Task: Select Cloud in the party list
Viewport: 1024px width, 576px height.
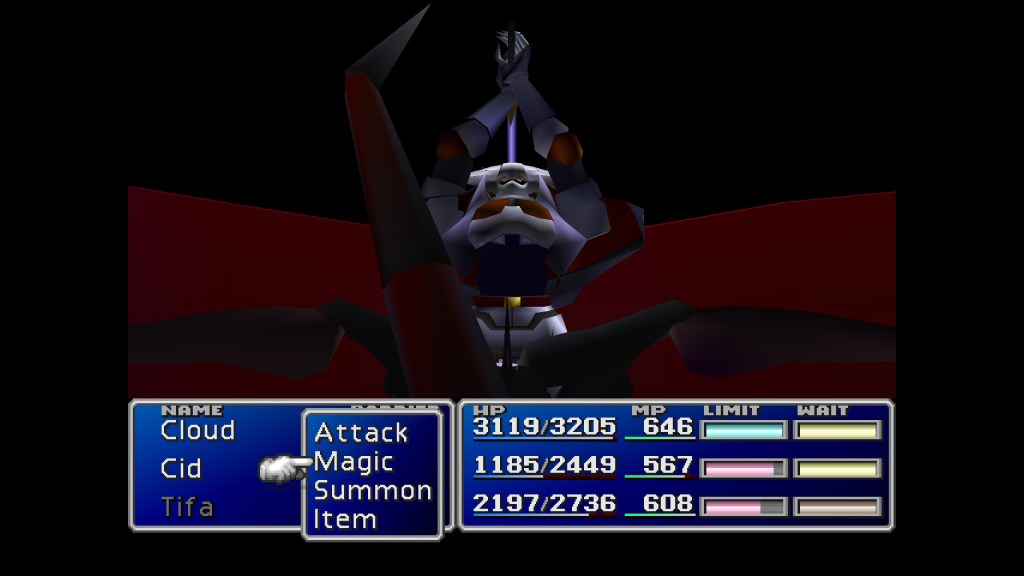Action: pyautogui.click(x=197, y=431)
